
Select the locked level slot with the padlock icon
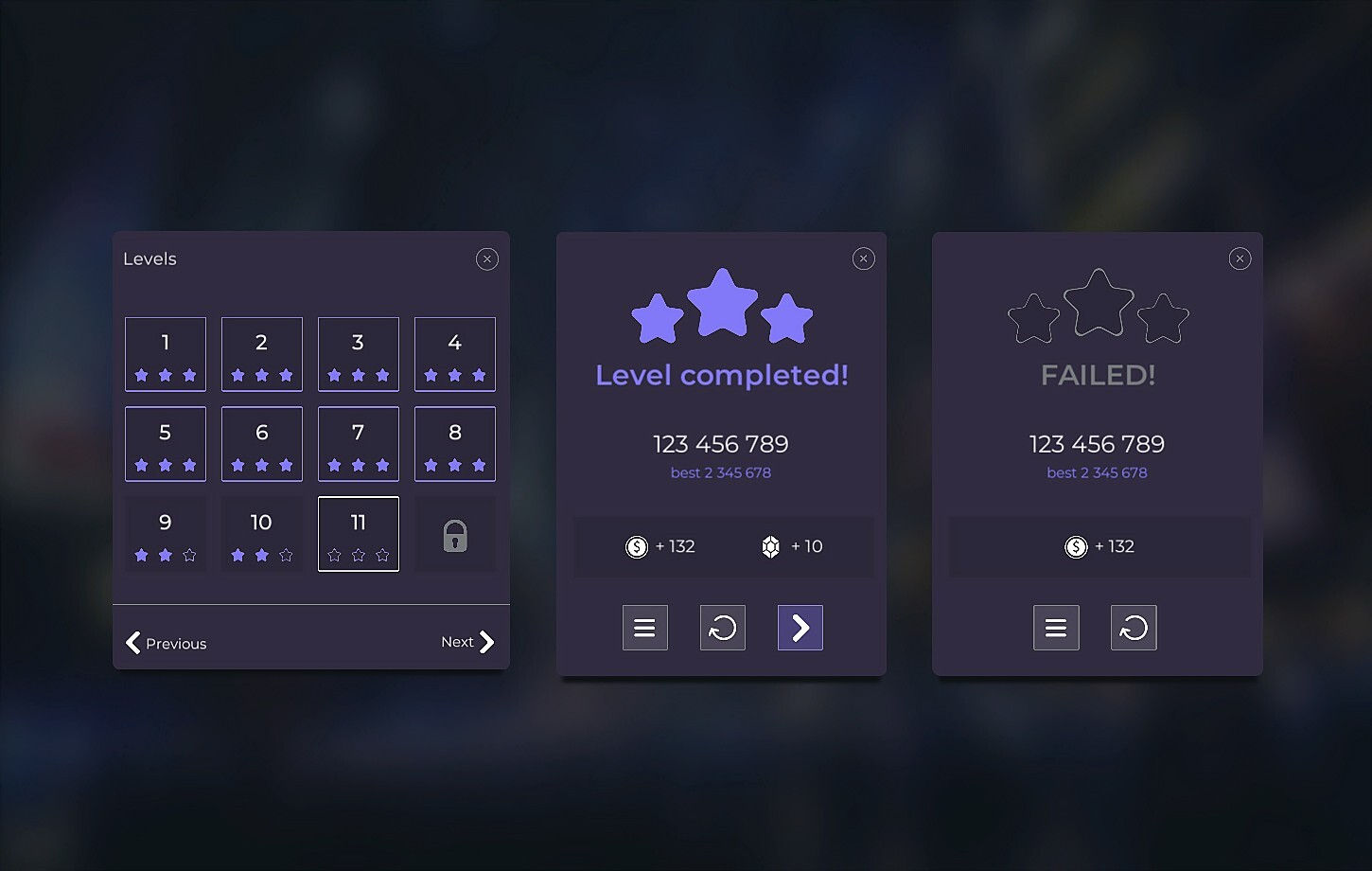pyautogui.click(x=454, y=534)
